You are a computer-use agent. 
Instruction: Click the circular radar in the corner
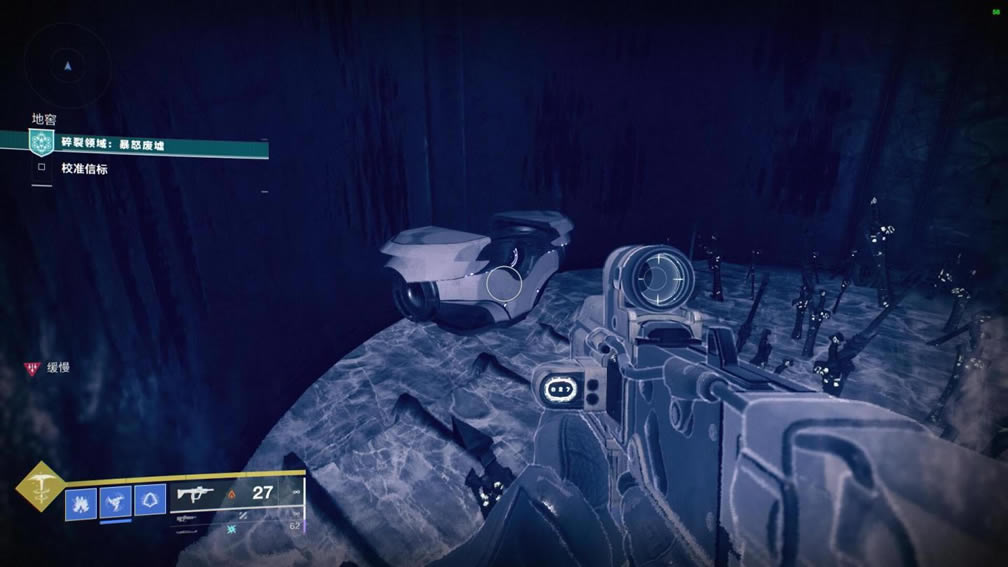coord(67,66)
